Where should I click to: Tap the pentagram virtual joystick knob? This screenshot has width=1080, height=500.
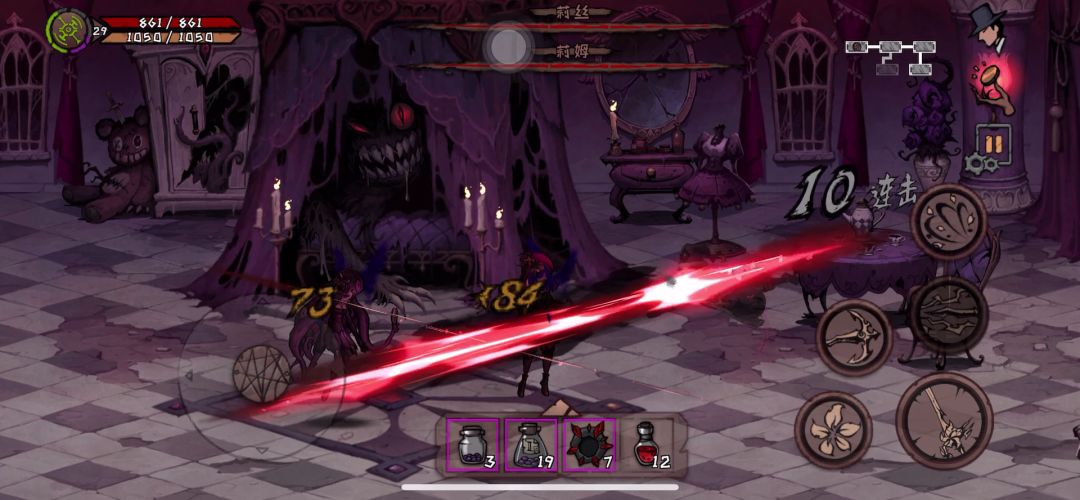pyautogui.click(x=262, y=374)
